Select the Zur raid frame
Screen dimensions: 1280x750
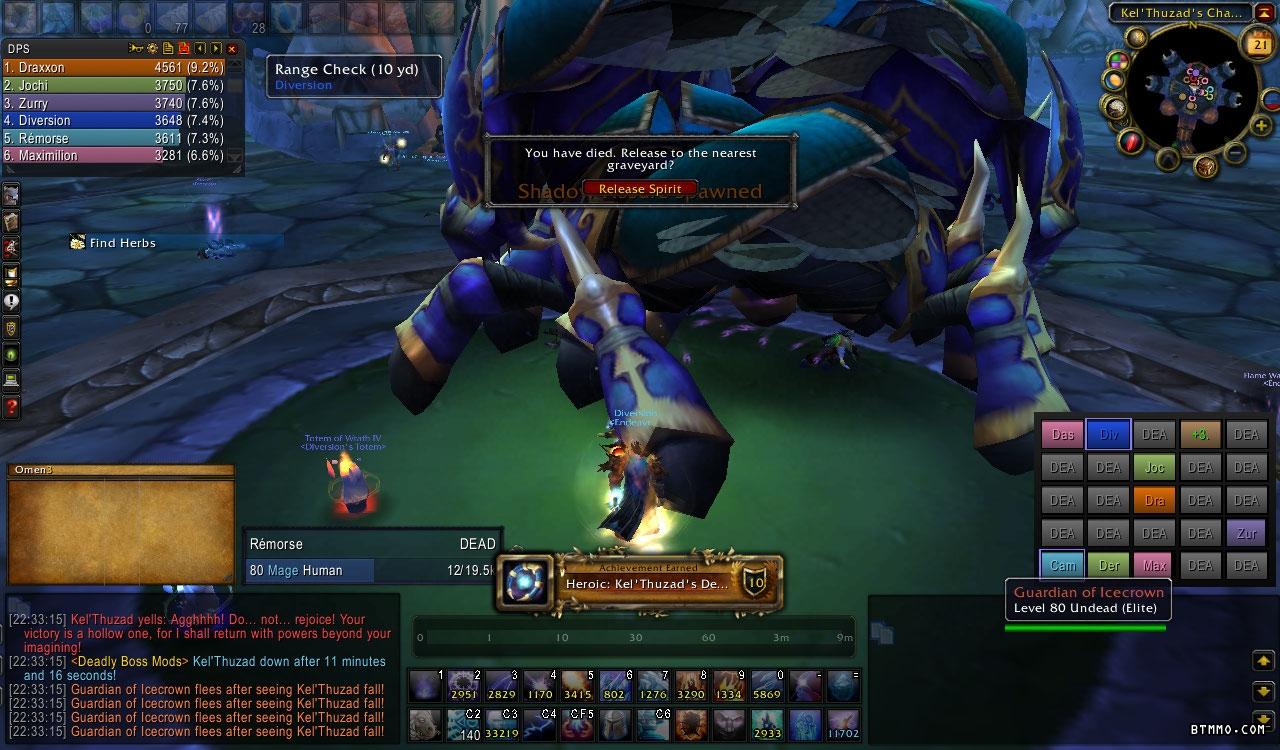[x=1246, y=533]
